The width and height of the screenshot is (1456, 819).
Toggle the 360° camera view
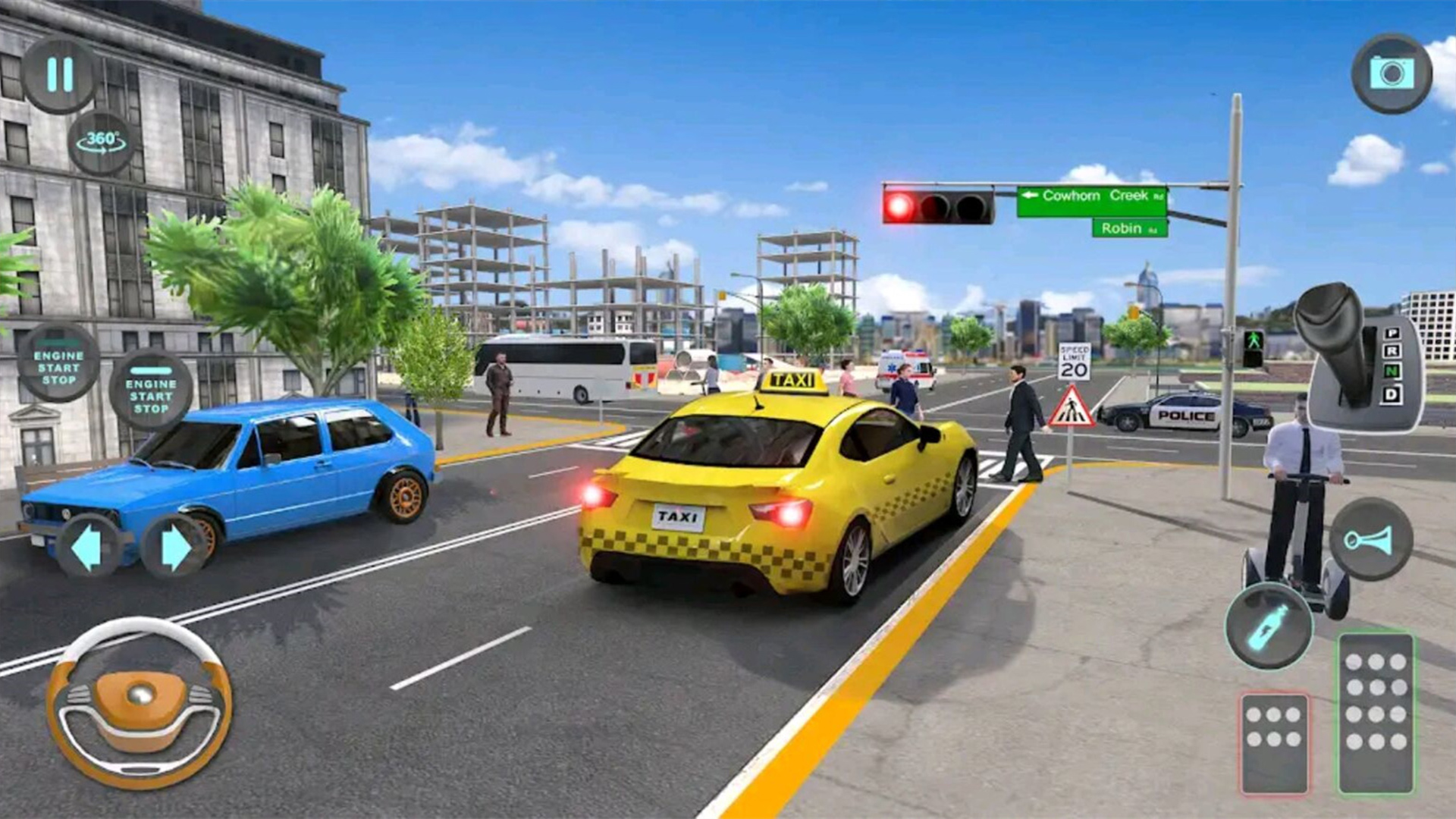coord(102,142)
